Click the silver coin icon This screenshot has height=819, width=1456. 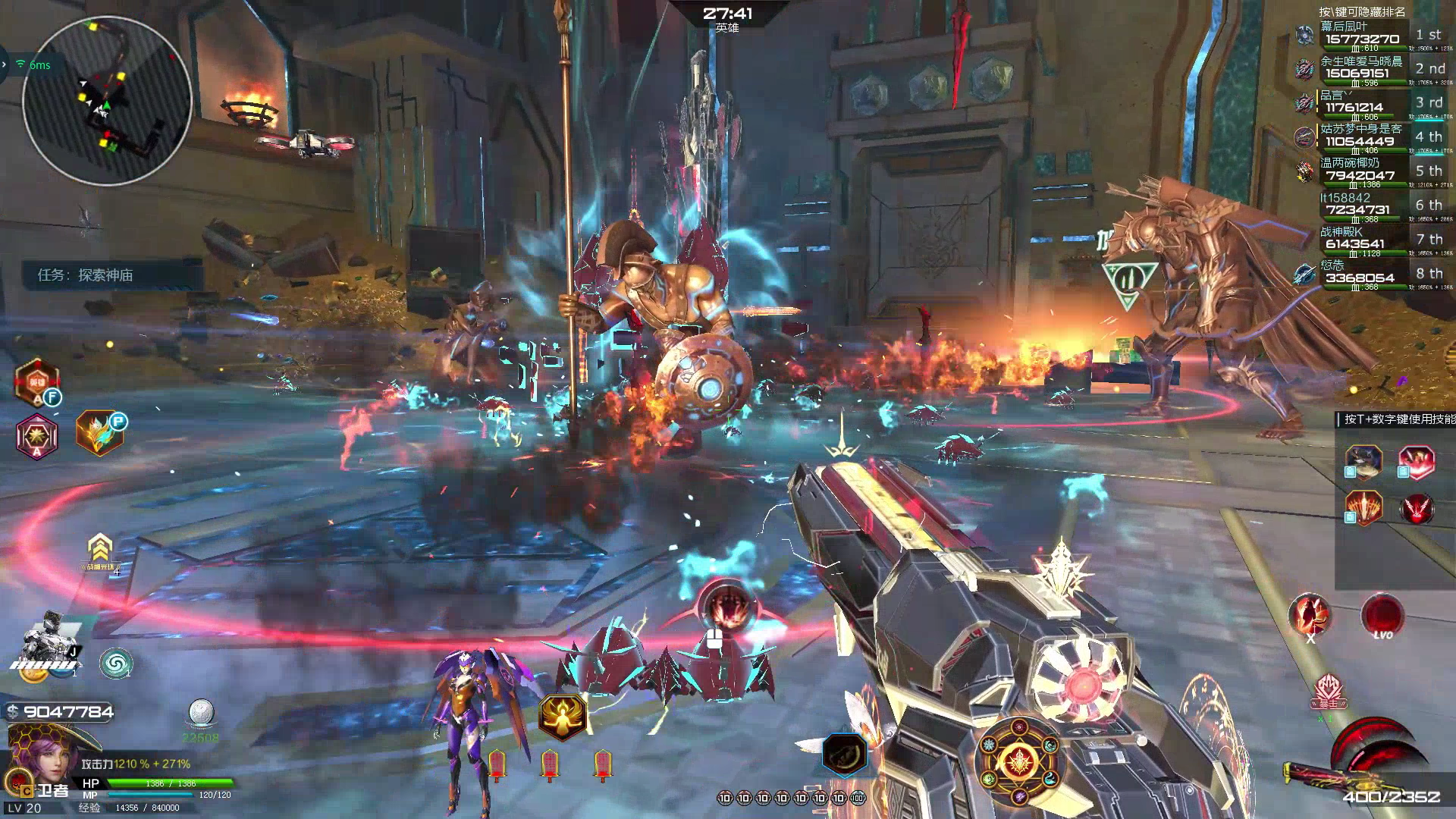pos(201,713)
